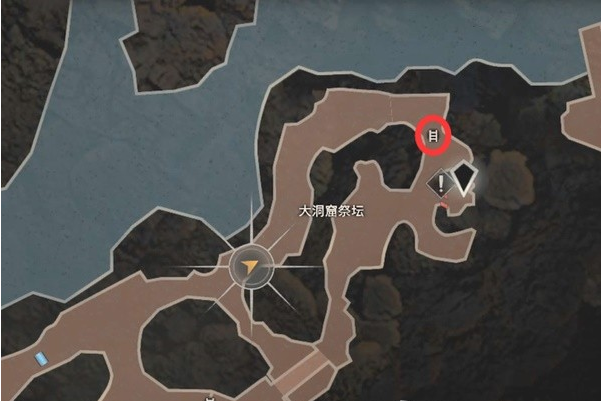Select the small blue item marker

[x=40, y=358]
